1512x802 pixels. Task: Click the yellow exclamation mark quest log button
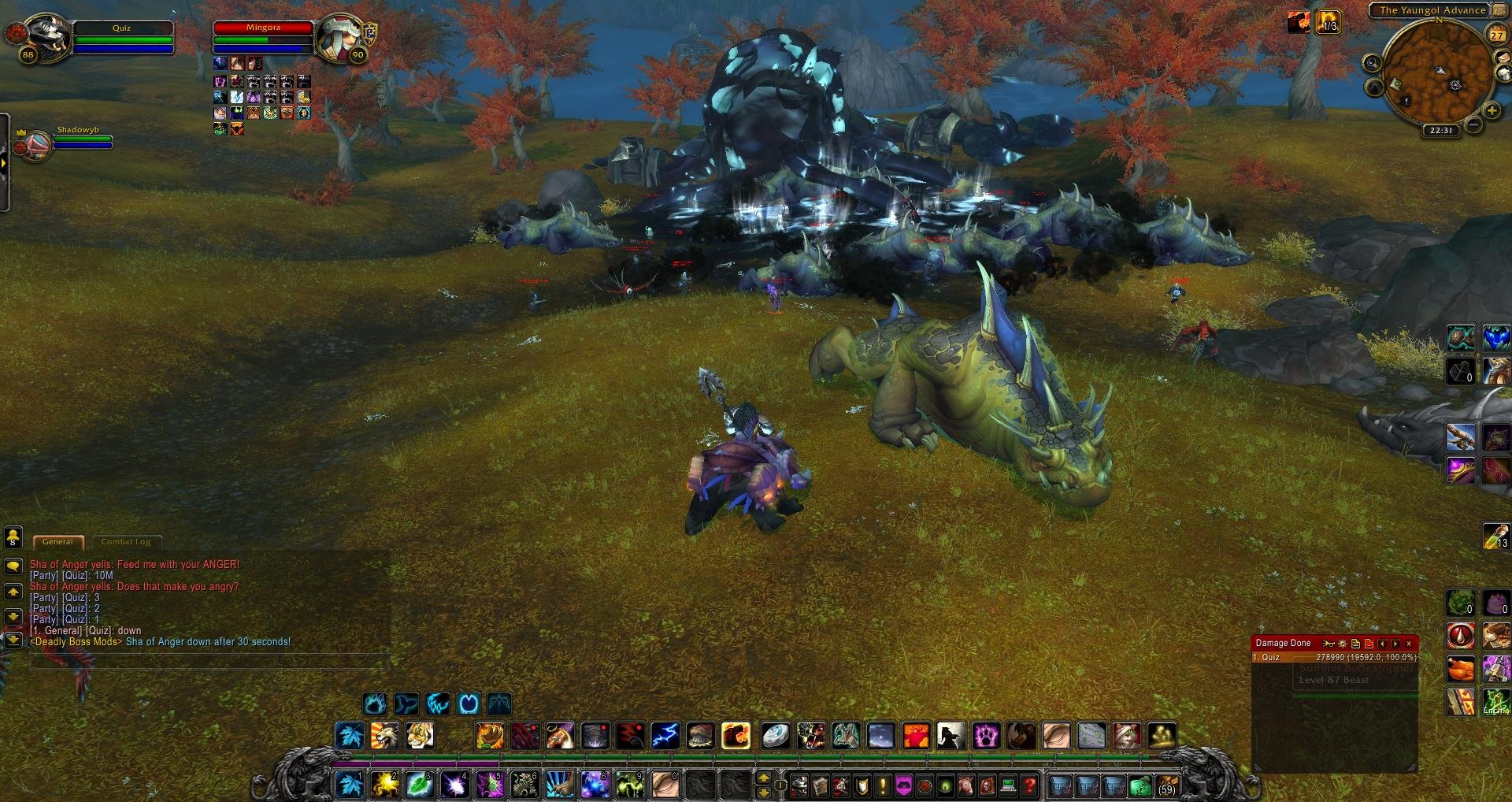(883, 785)
